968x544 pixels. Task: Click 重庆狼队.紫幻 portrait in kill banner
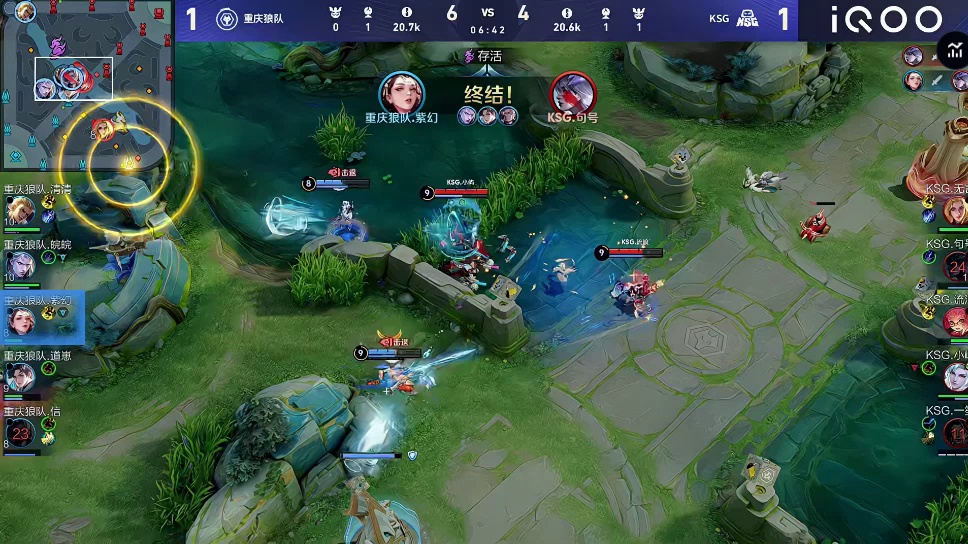coord(401,94)
